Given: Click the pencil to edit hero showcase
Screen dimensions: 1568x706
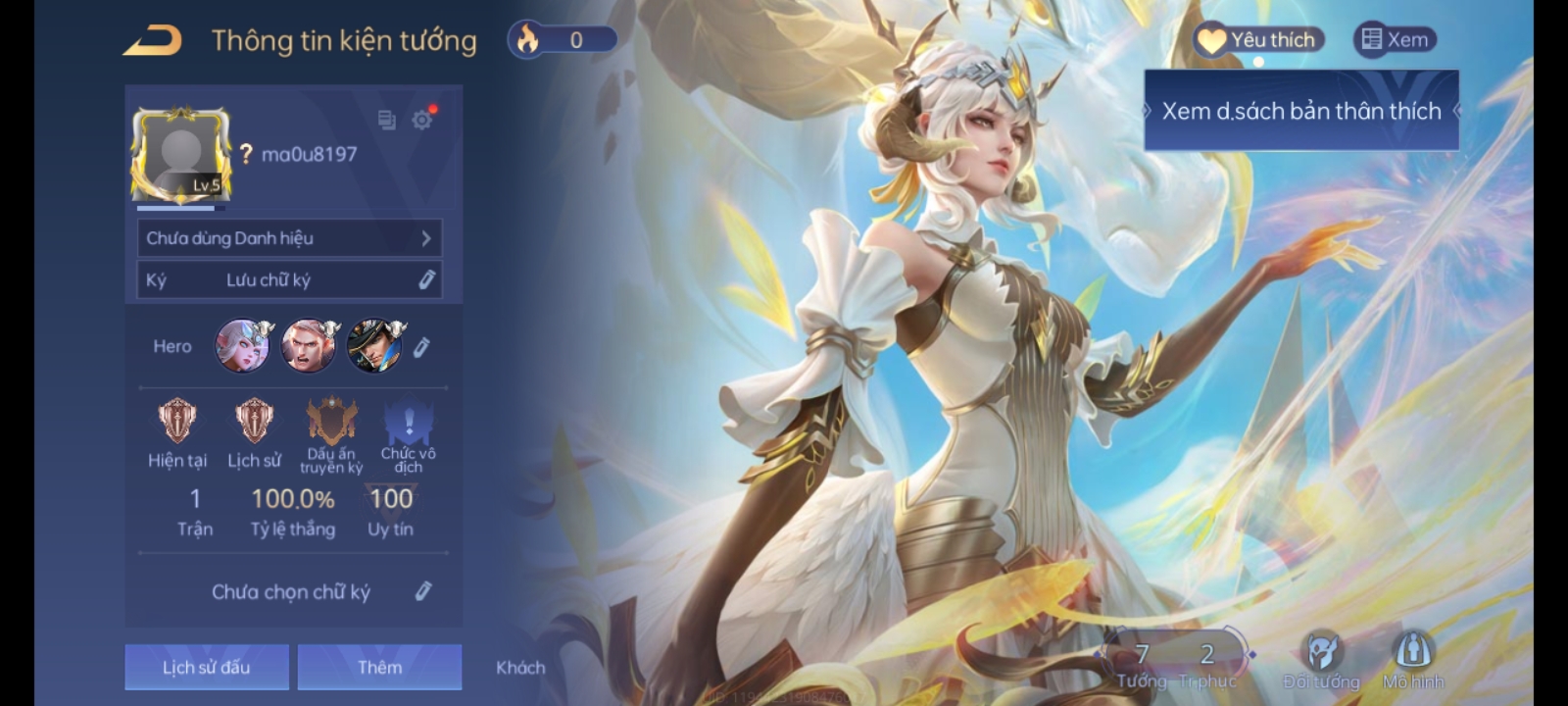Looking at the screenshot, I should coord(423,345).
